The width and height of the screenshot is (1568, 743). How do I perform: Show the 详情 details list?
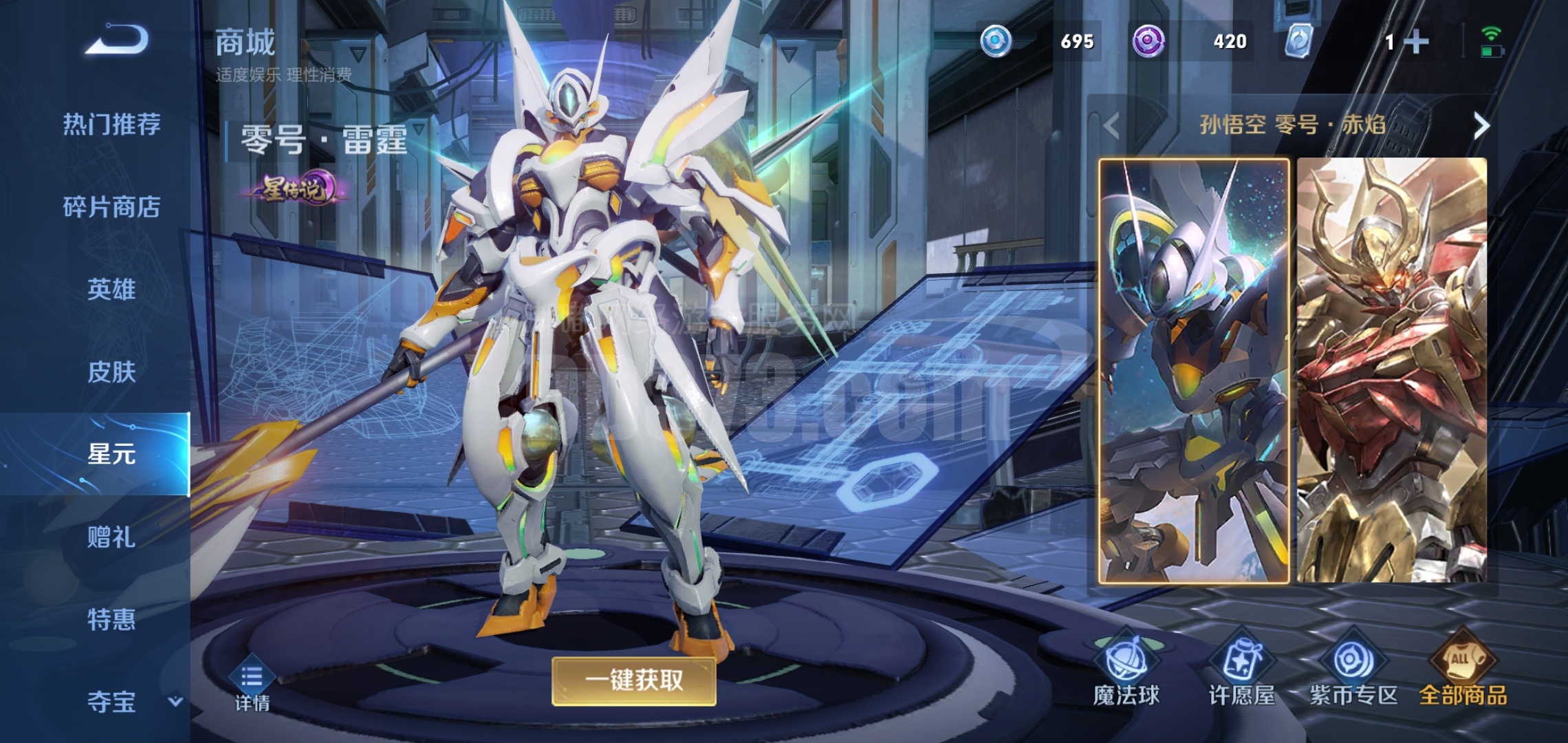(252, 686)
